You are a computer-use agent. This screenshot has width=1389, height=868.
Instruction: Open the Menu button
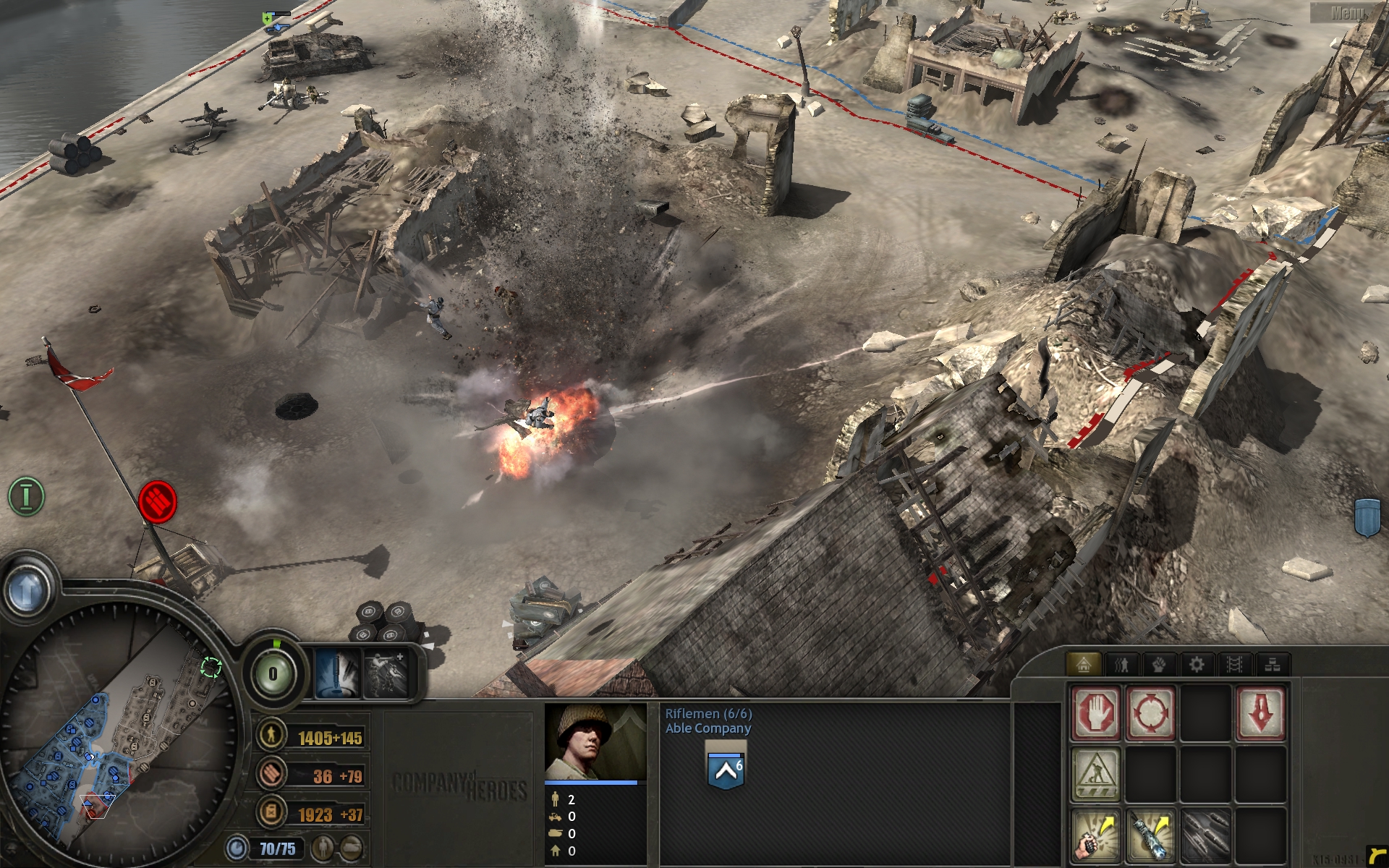1348,12
